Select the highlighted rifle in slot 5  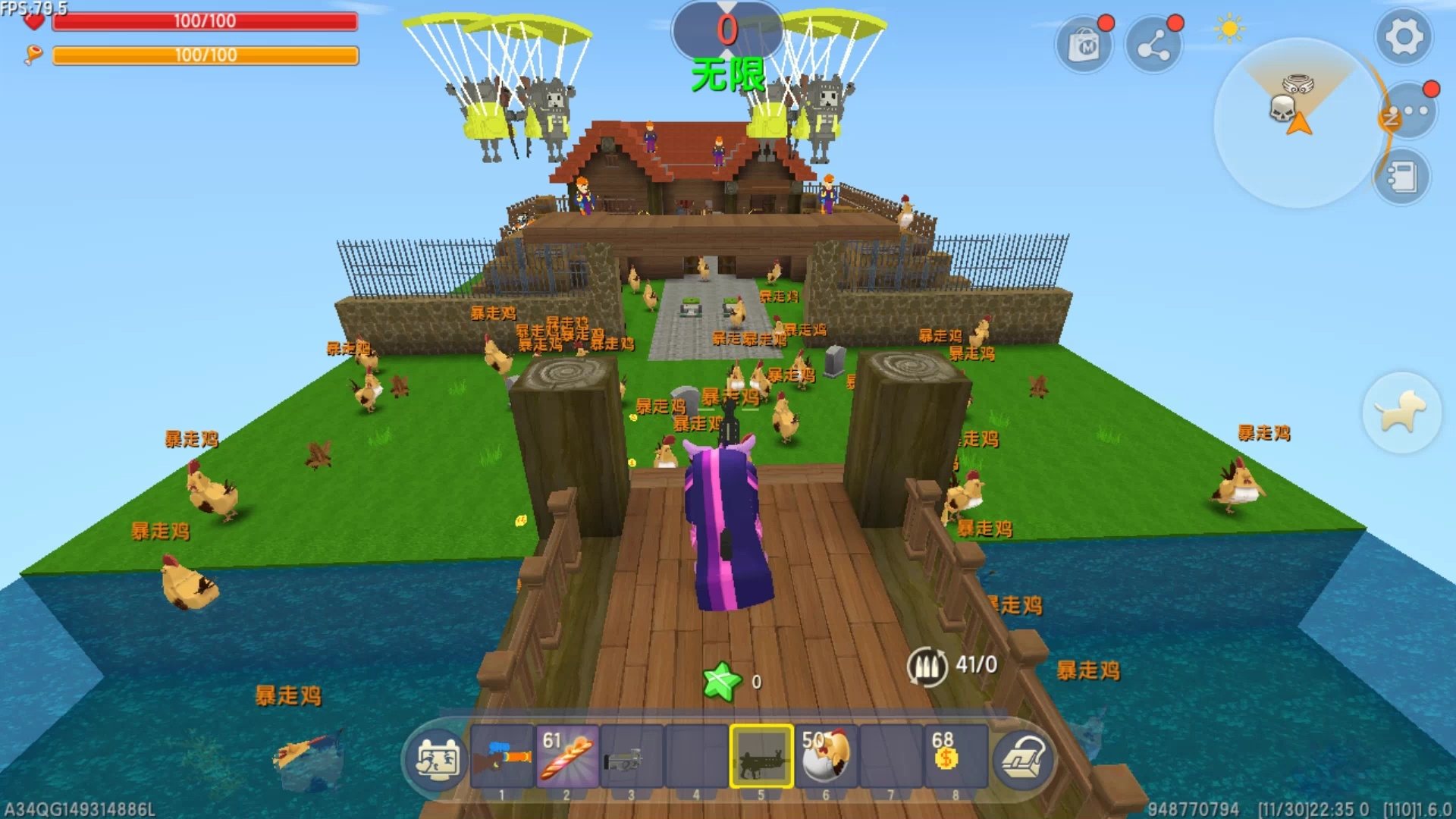pos(761,757)
